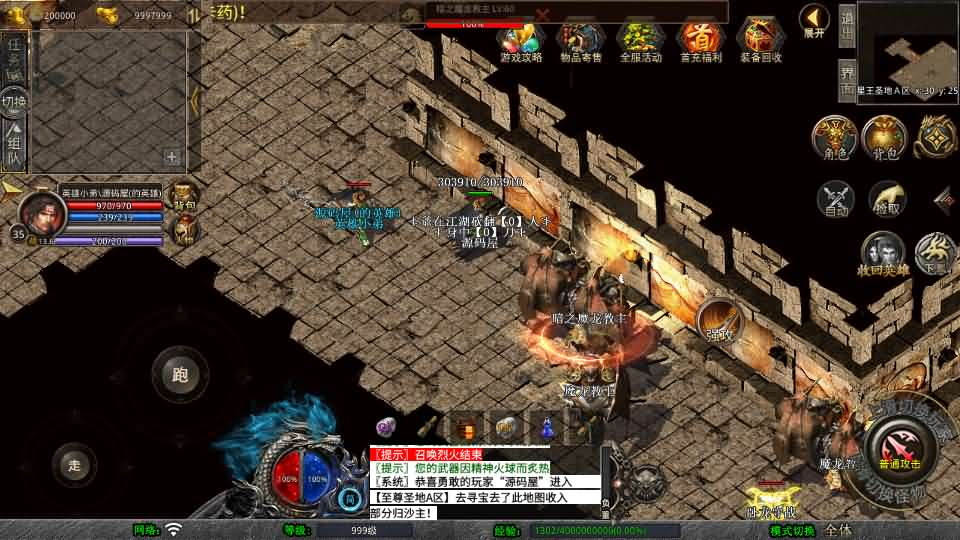Select the 切换 switch button on left panel

14,101
